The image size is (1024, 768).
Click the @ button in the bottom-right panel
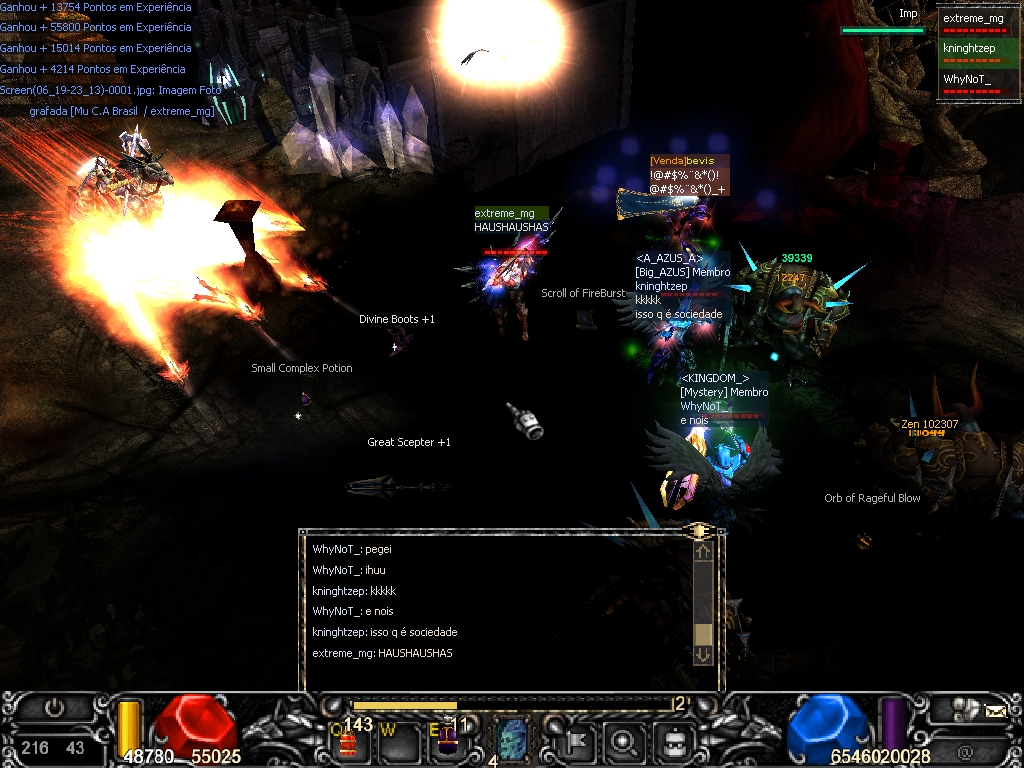pyautogui.click(x=964, y=750)
